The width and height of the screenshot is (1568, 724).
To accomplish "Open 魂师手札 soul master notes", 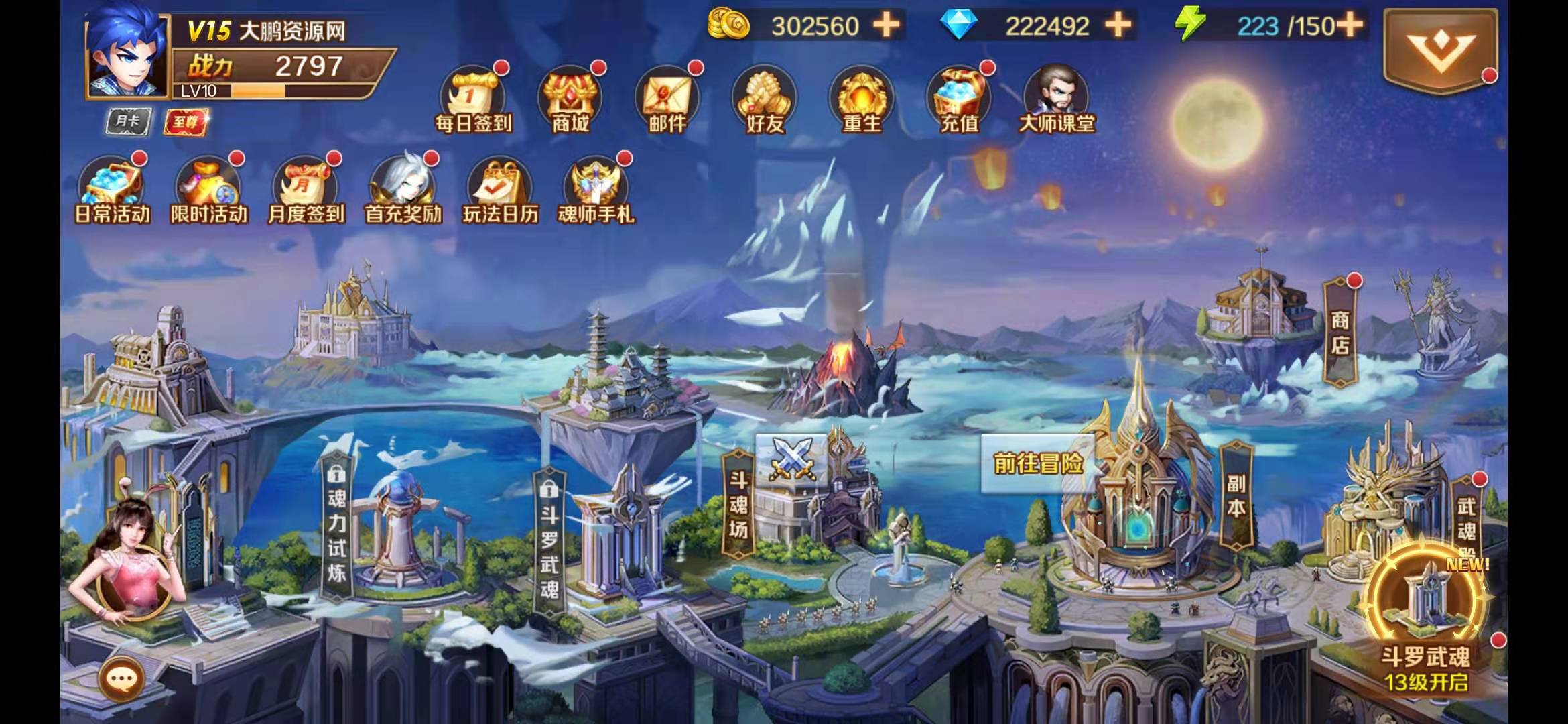I will pyautogui.click(x=596, y=190).
